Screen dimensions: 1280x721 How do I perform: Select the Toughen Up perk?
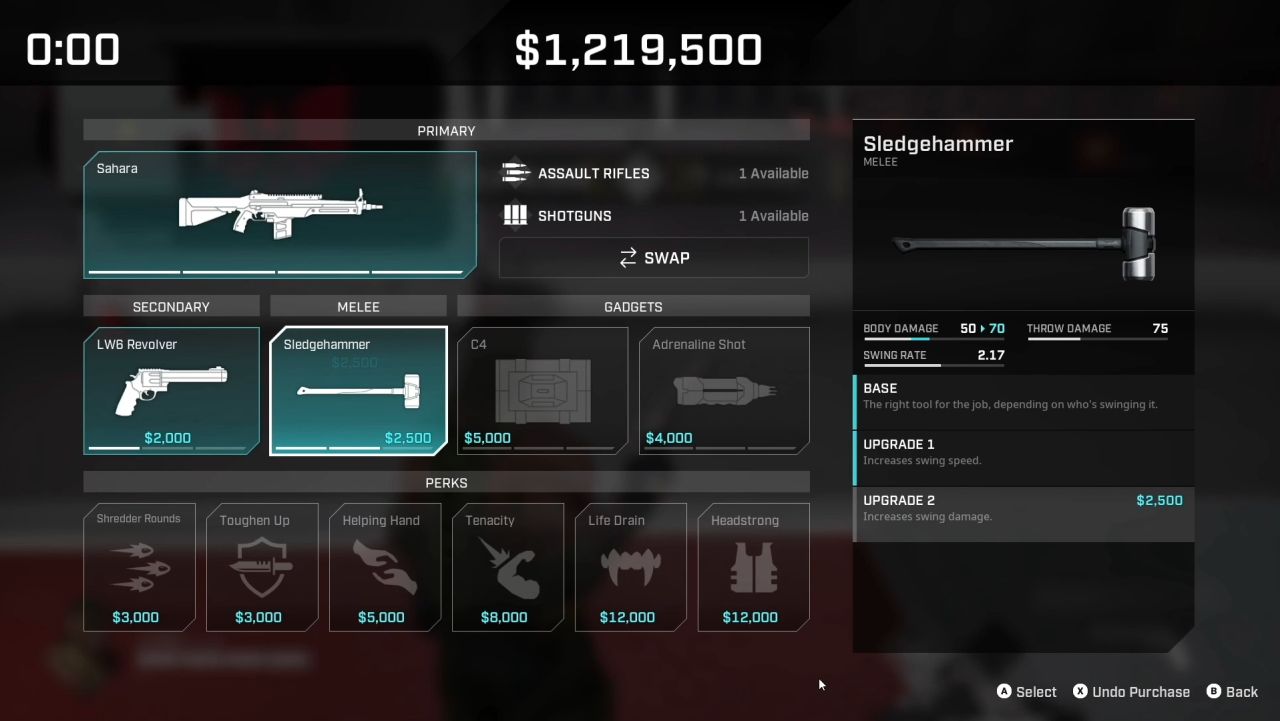tap(262, 567)
